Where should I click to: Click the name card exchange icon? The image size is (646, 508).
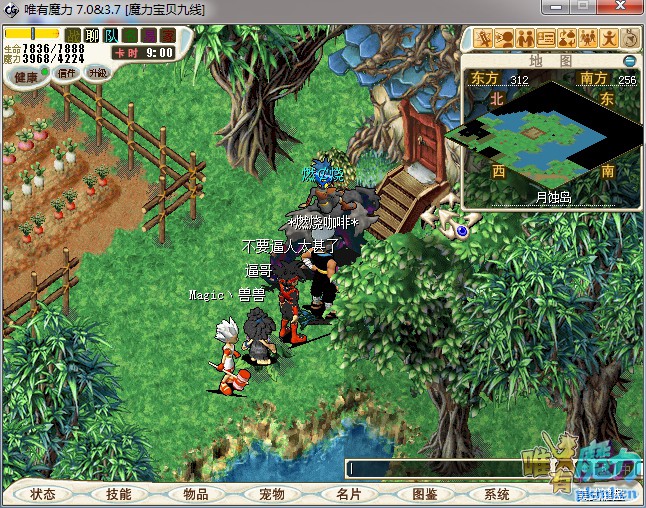[546, 39]
